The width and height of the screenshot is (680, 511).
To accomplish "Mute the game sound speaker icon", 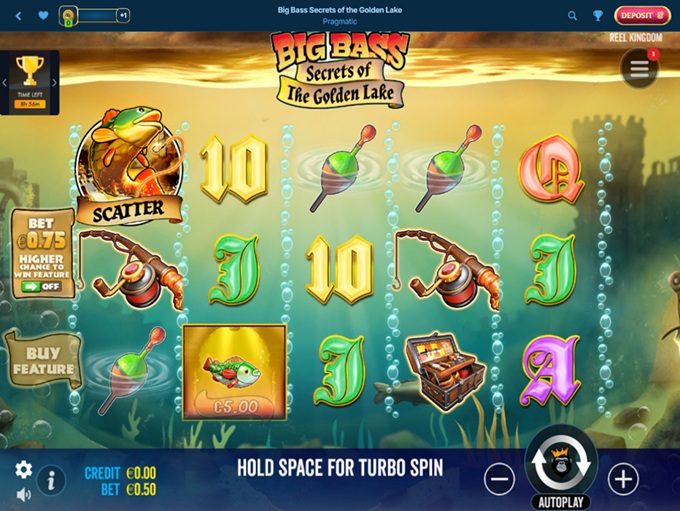I will pos(23,494).
